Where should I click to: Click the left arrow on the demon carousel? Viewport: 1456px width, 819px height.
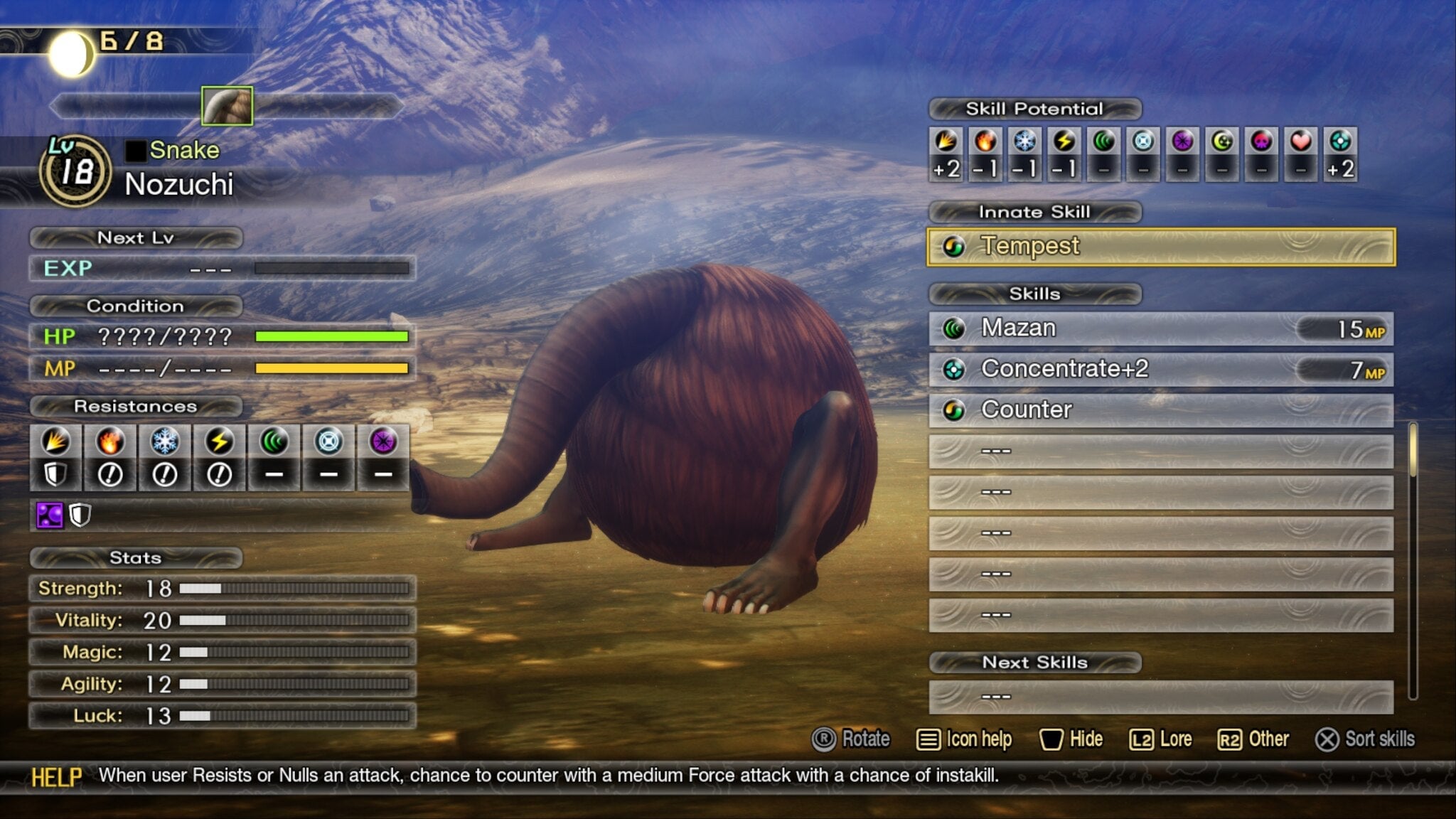pyautogui.click(x=63, y=107)
